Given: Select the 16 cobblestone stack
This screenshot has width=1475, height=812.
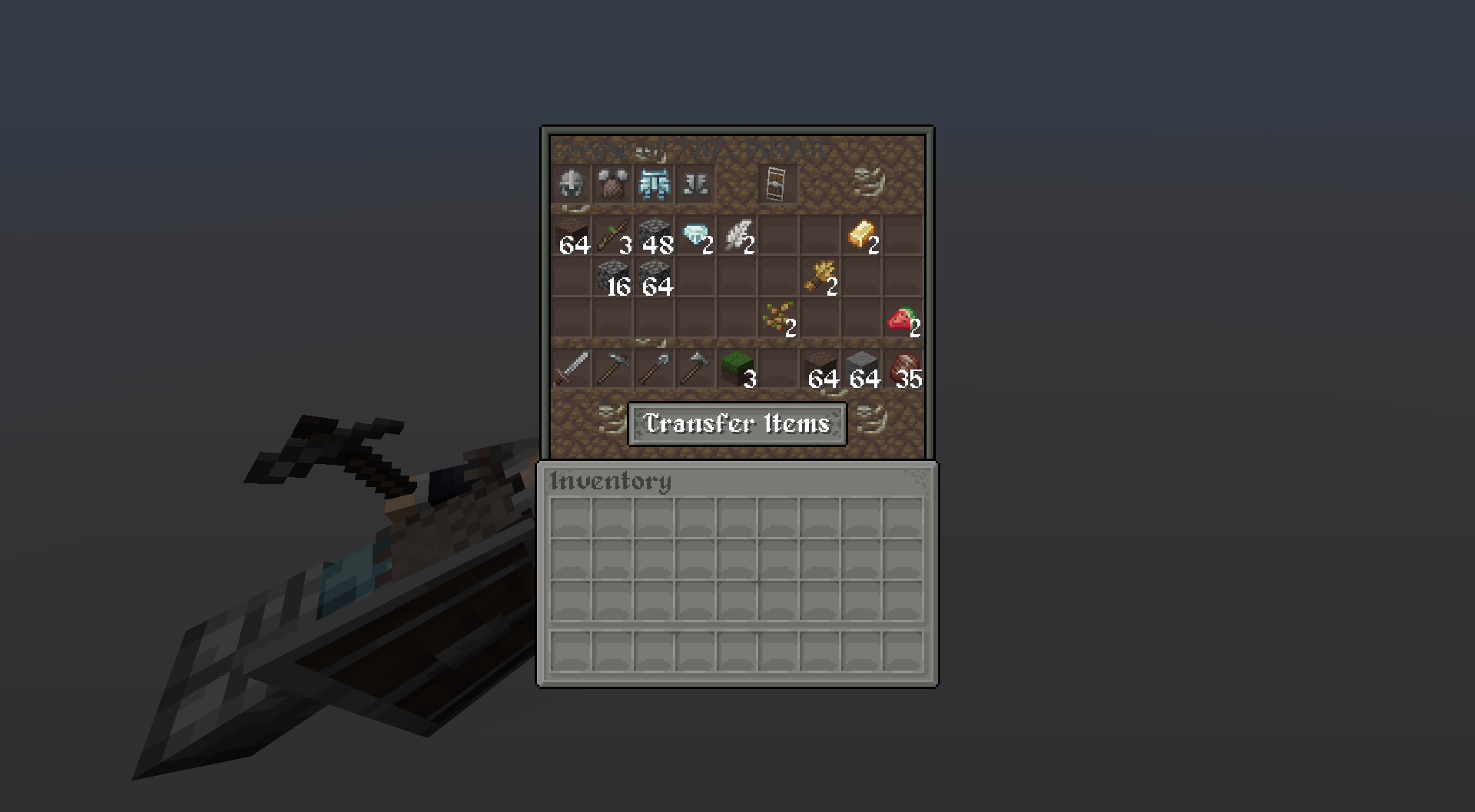Looking at the screenshot, I should coord(614,277).
